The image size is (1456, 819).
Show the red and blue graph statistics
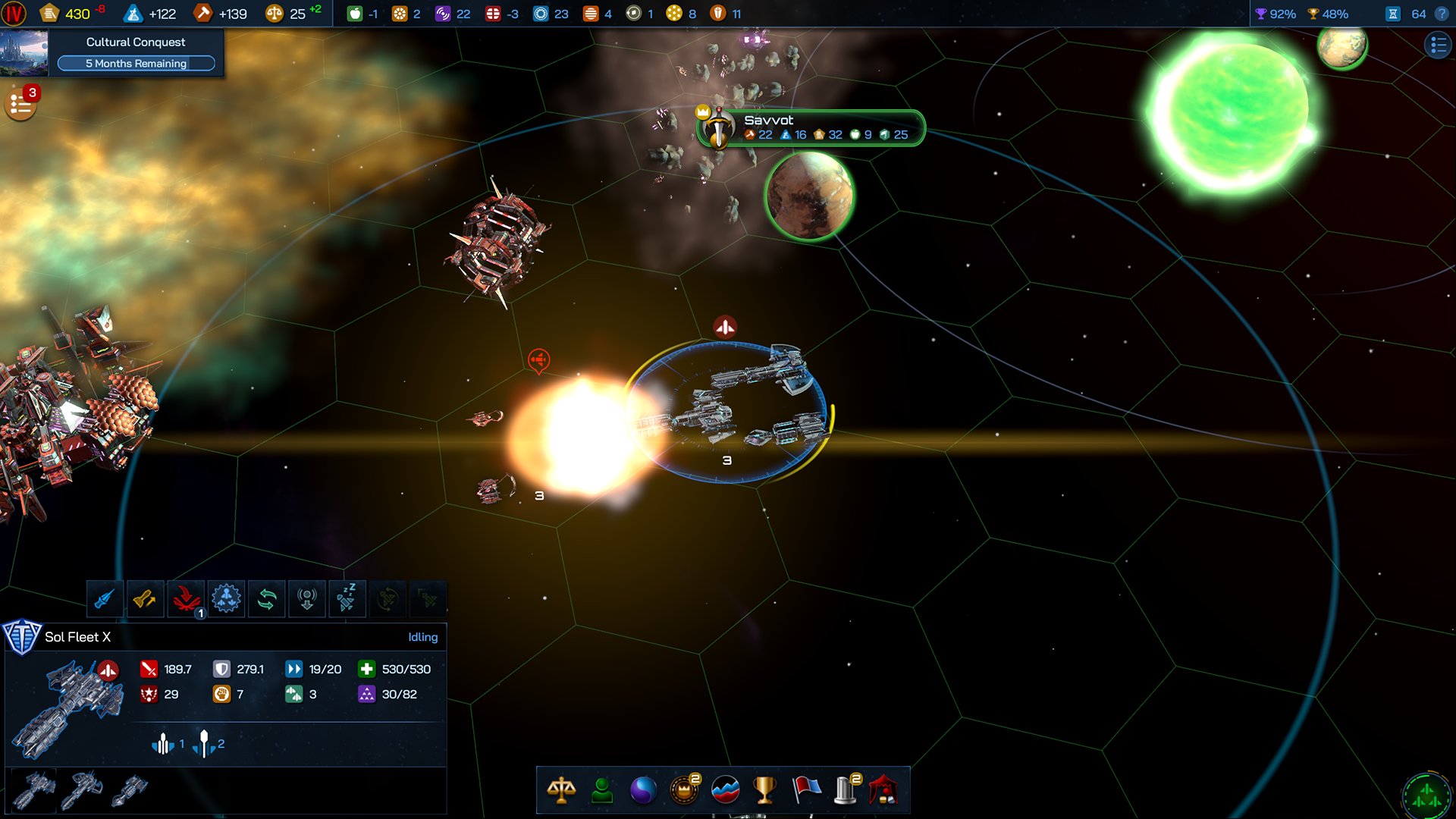click(x=725, y=790)
